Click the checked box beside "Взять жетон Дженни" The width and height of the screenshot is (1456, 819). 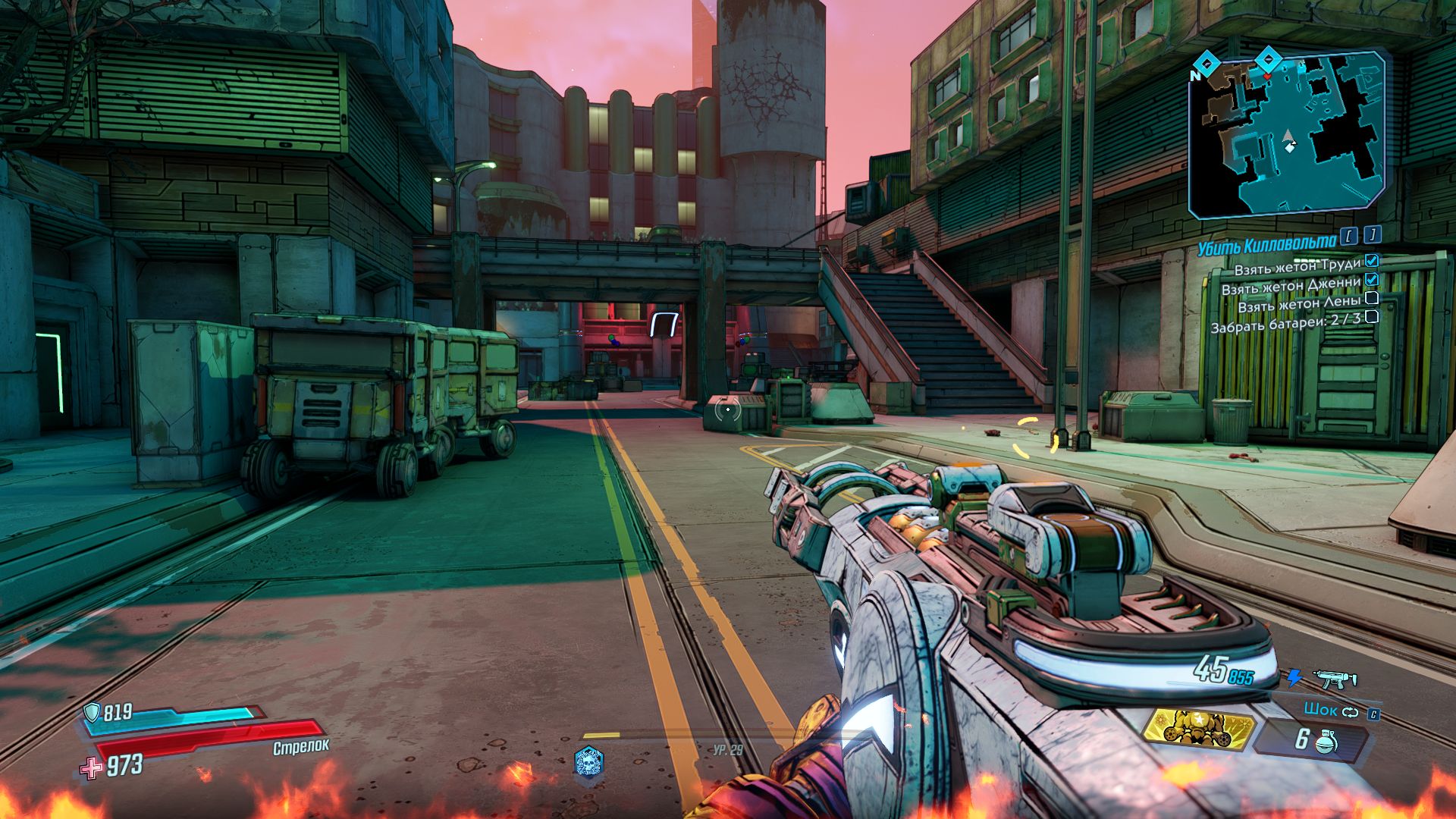pyautogui.click(x=1371, y=281)
